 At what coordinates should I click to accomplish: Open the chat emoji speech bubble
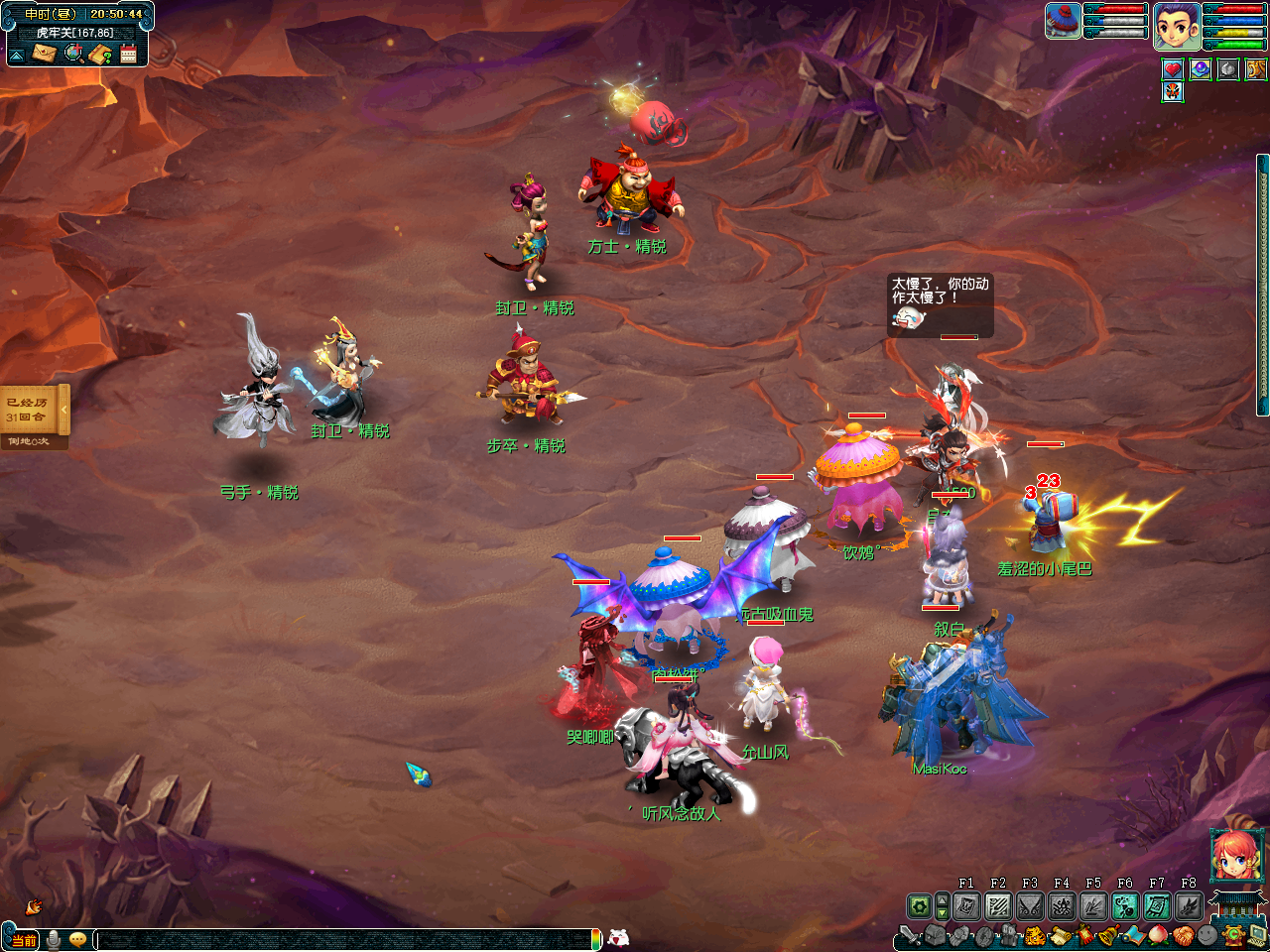(77, 939)
